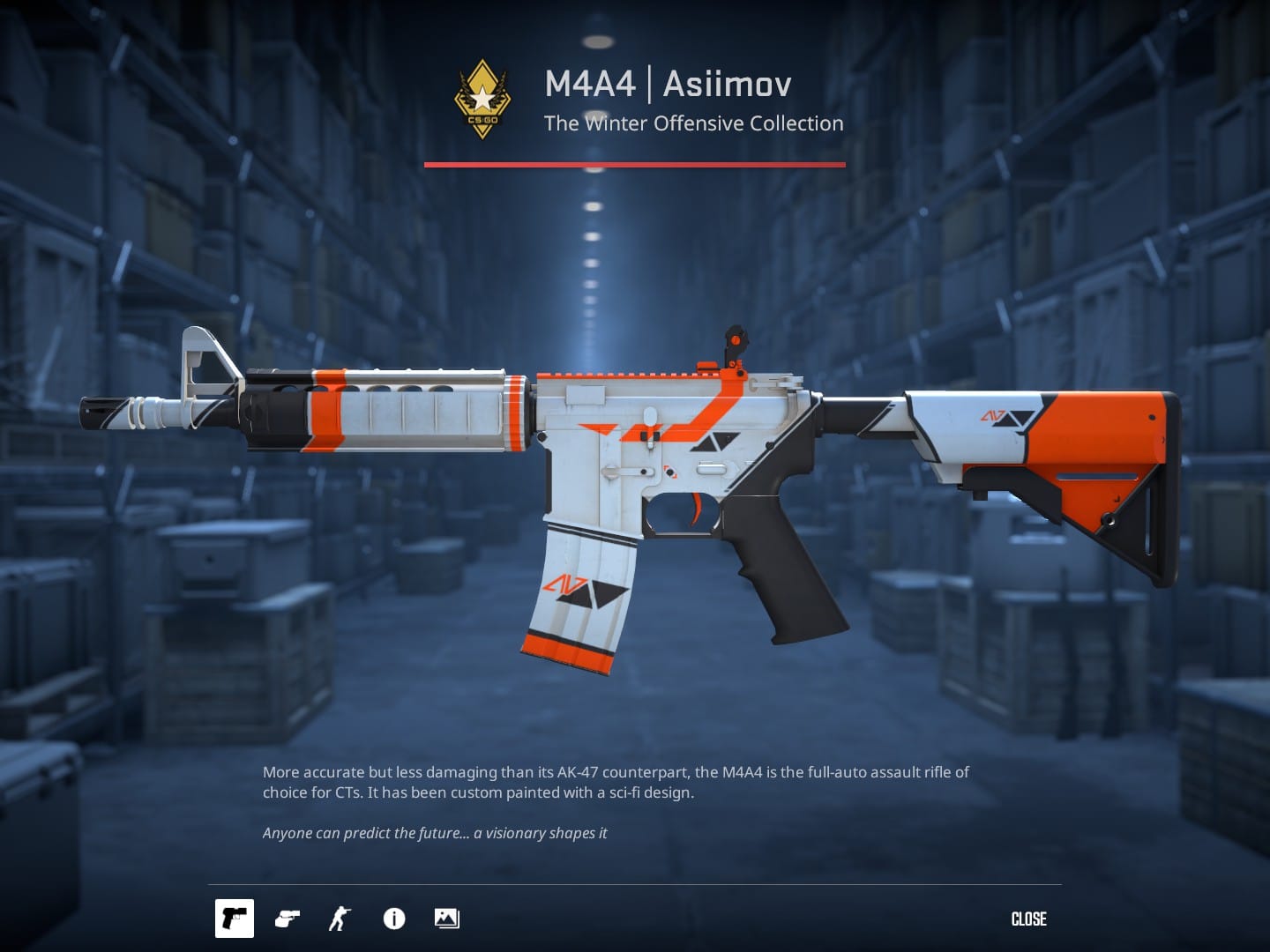Close the M4A4 Asiimov inspect screen
Image resolution: width=1270 pixels, height=952 pixels.
1028,919
